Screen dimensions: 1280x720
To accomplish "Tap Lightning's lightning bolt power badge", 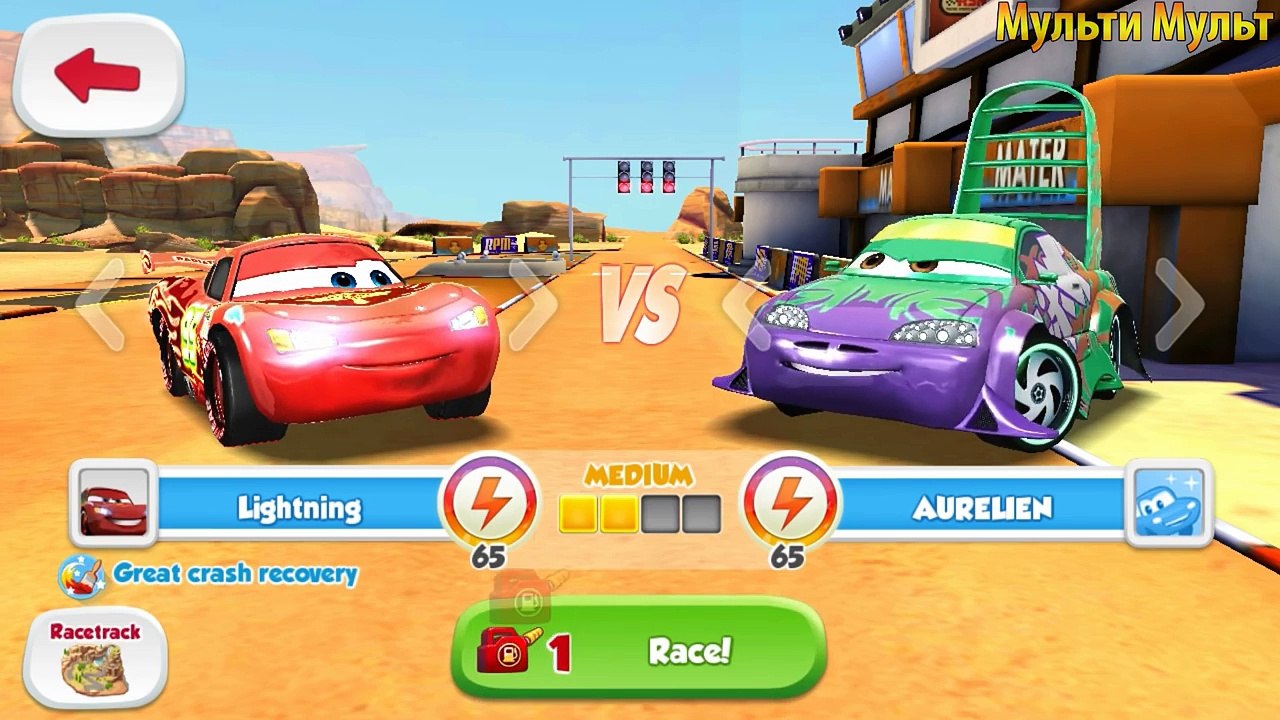I will pyautogui.click(x=489, y=504).
